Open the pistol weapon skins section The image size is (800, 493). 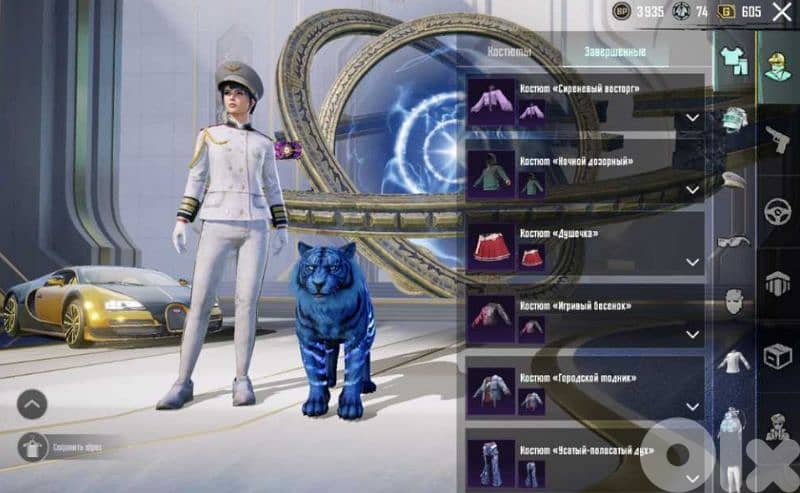(778, 136)
